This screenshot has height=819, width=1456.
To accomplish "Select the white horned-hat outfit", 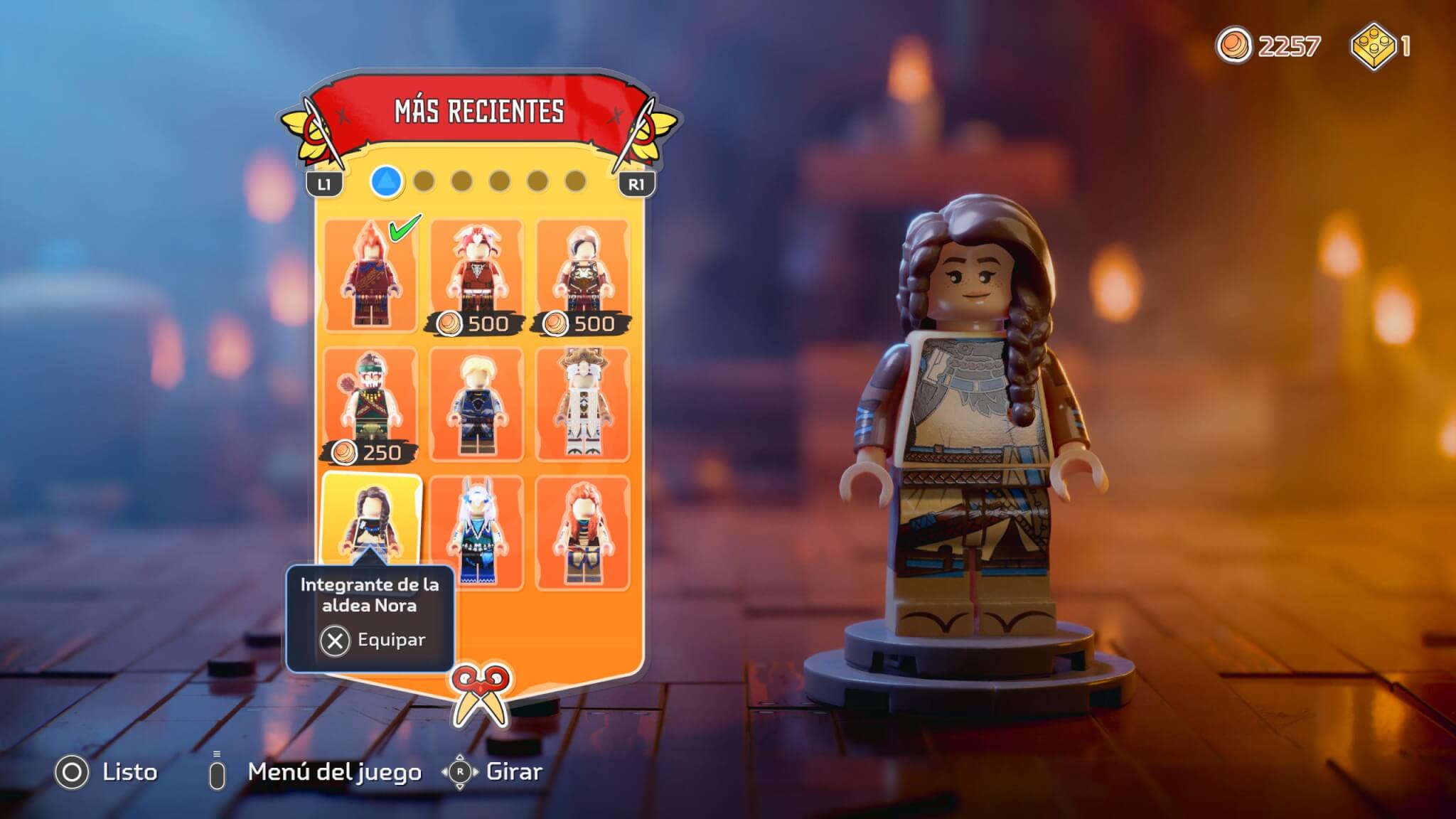I will click(582, 404).
